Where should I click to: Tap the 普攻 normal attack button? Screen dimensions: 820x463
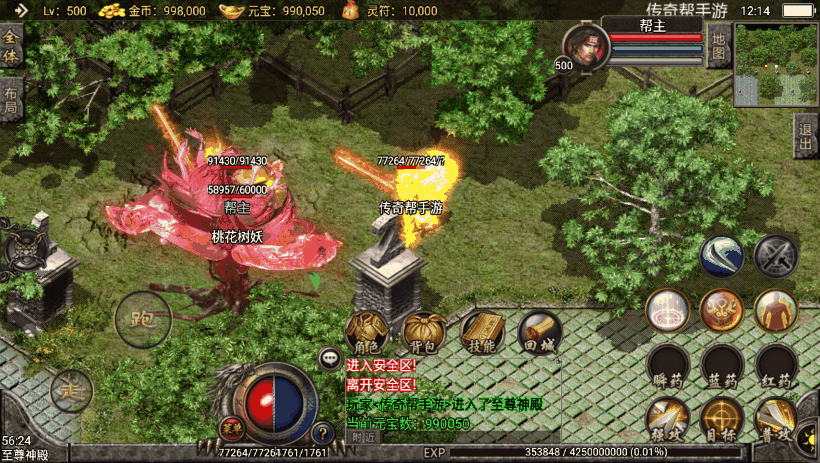(776, 419)
